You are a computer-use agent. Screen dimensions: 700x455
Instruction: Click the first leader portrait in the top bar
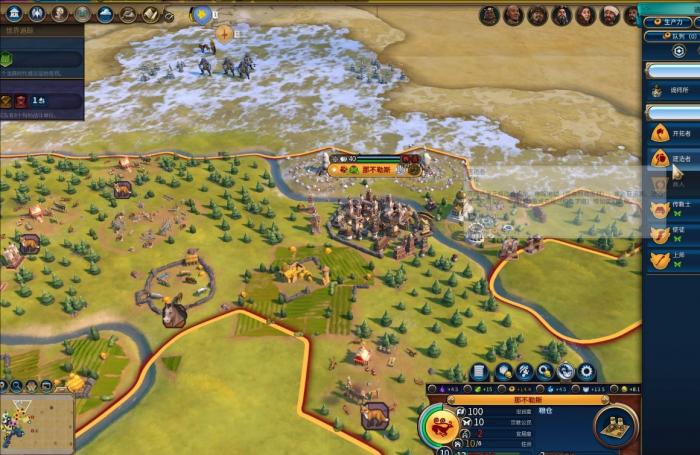point(489,15)
